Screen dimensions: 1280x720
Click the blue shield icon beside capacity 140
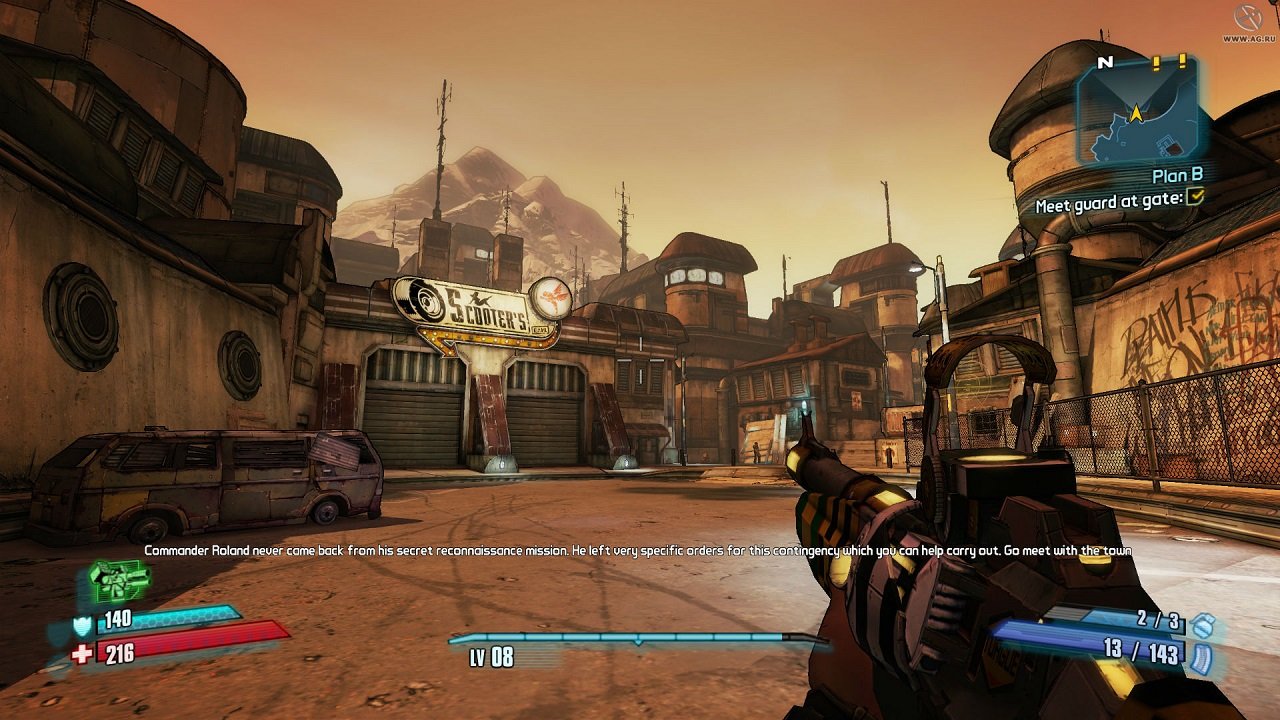tap(83, 625)
